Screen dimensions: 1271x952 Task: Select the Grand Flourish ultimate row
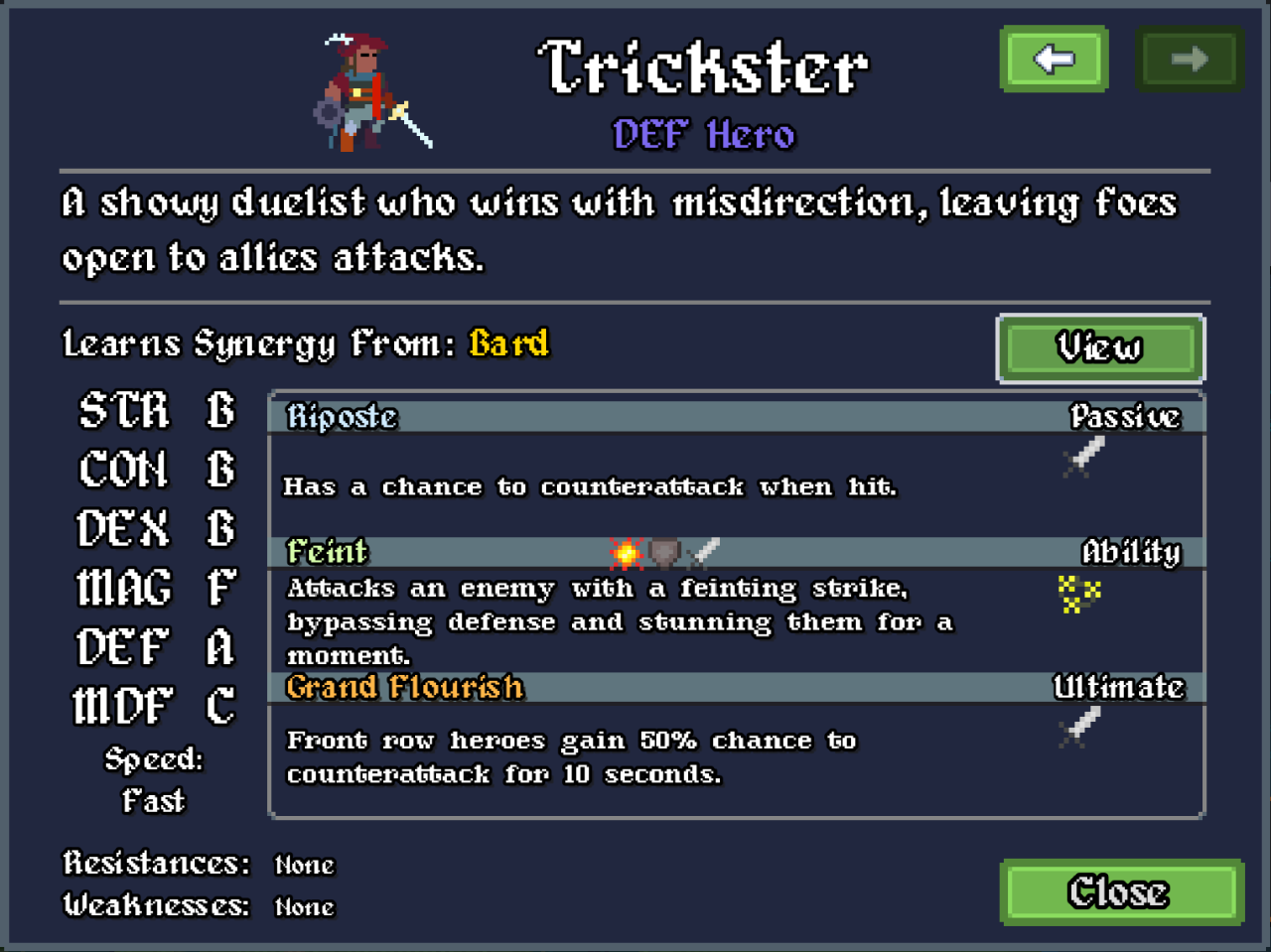735,687
